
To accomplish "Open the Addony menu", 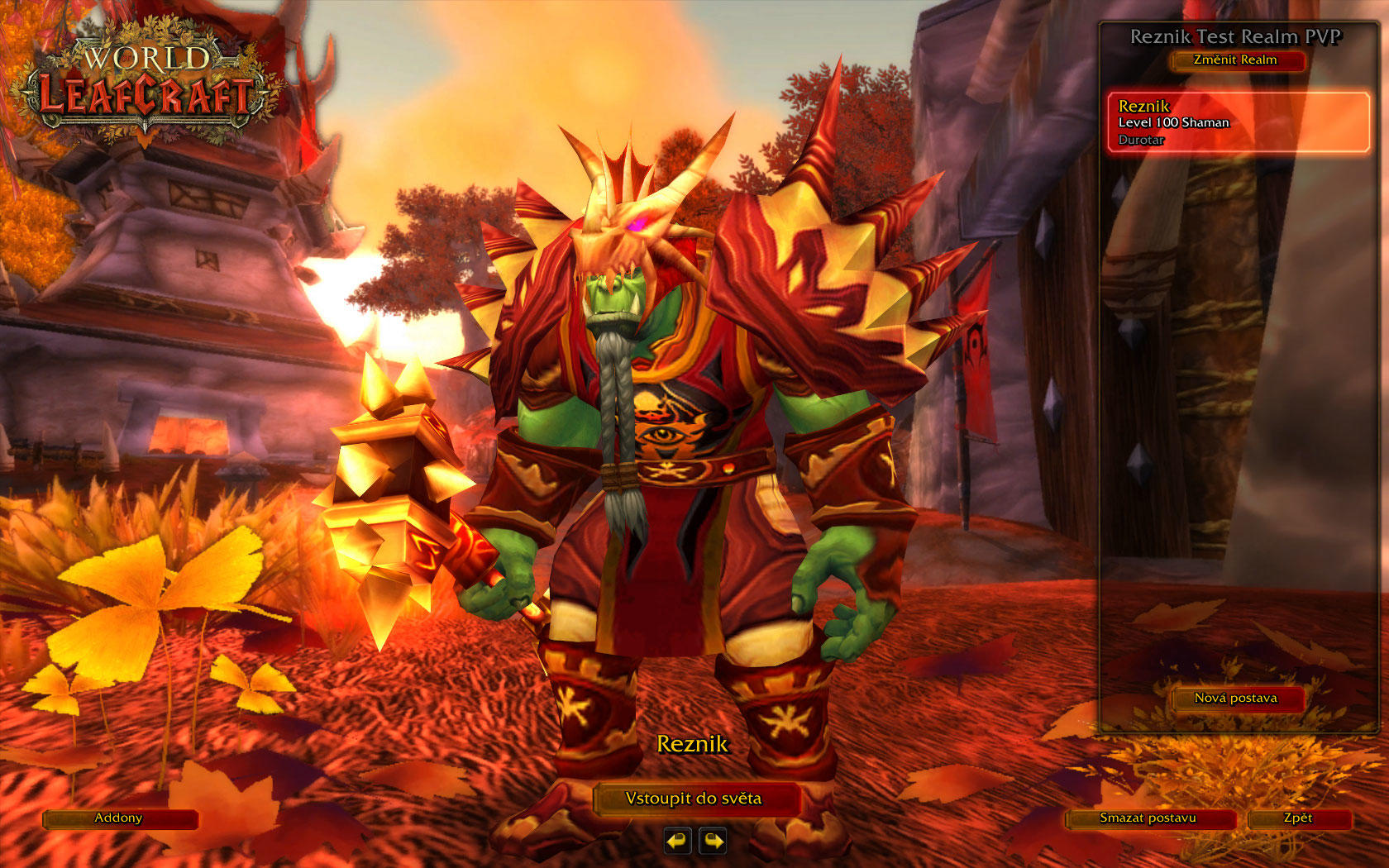I will (x=119, y=818).
